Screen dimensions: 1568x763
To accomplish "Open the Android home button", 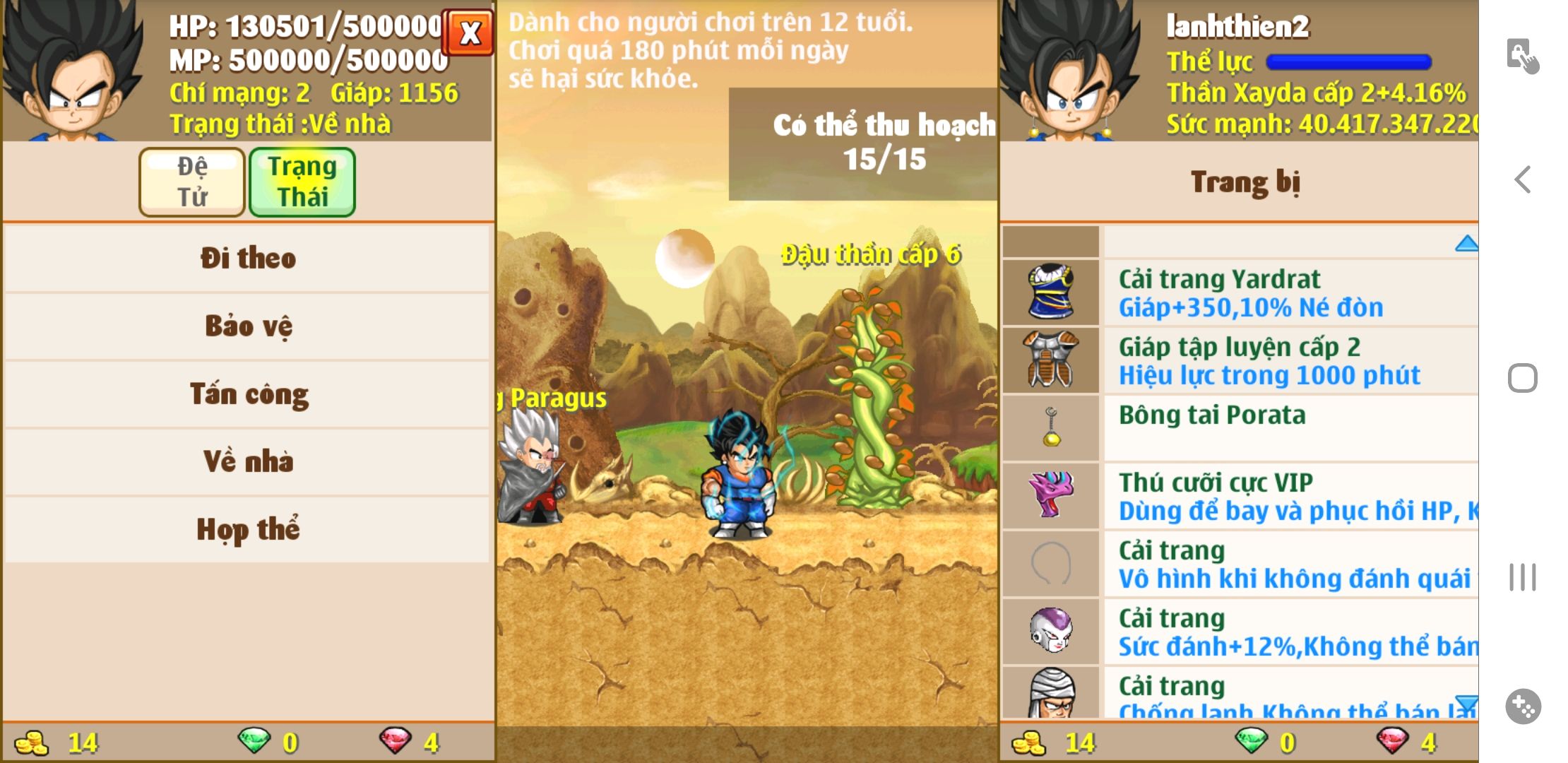I will (1523, 378).
